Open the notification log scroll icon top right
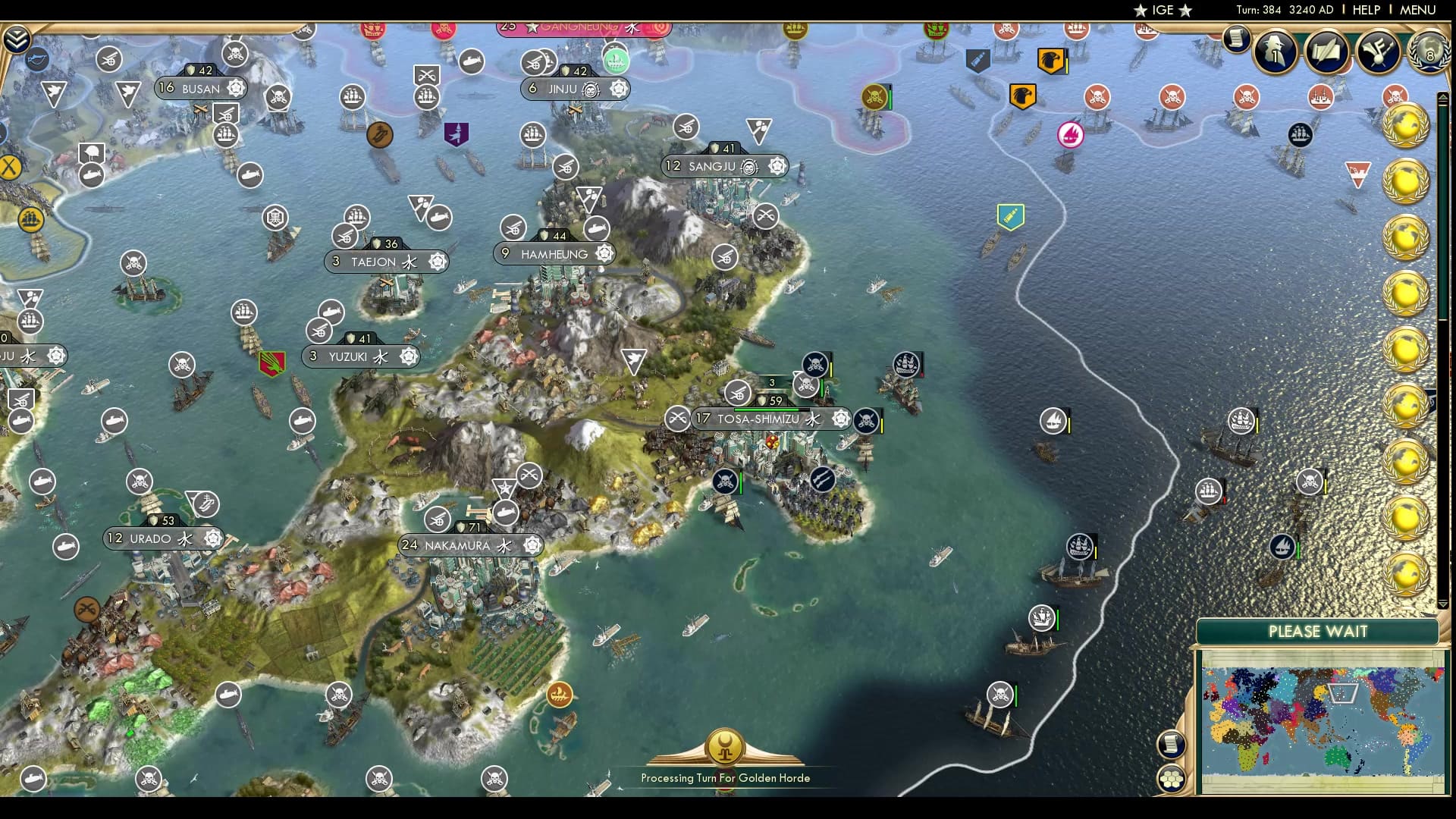Viewport: 1456px width, 819px height. pos(1236,39)
